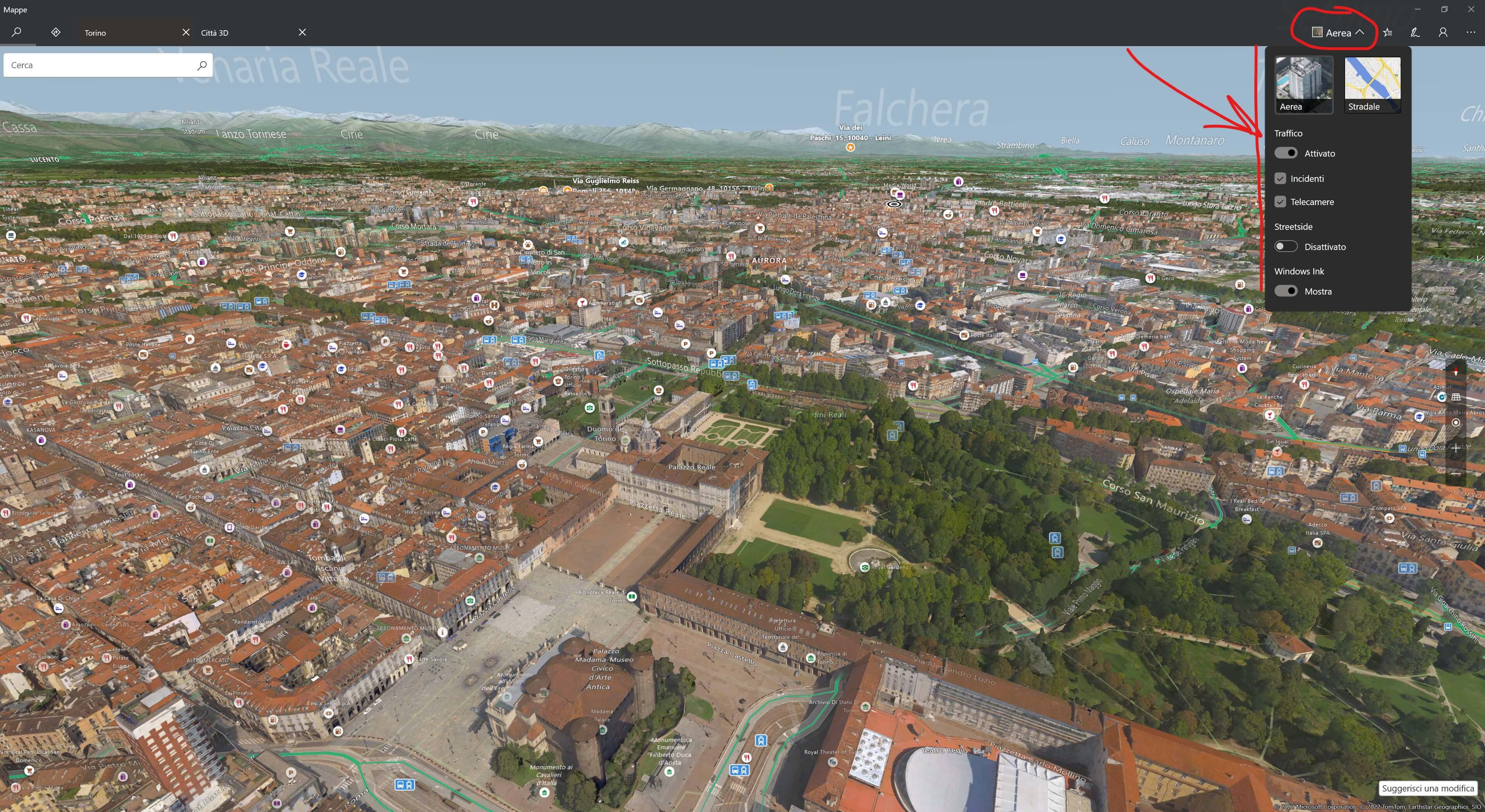This screenshot has height=812, width=1485.
Task: Close the Città 3D tab
Action: coord(302,32)
